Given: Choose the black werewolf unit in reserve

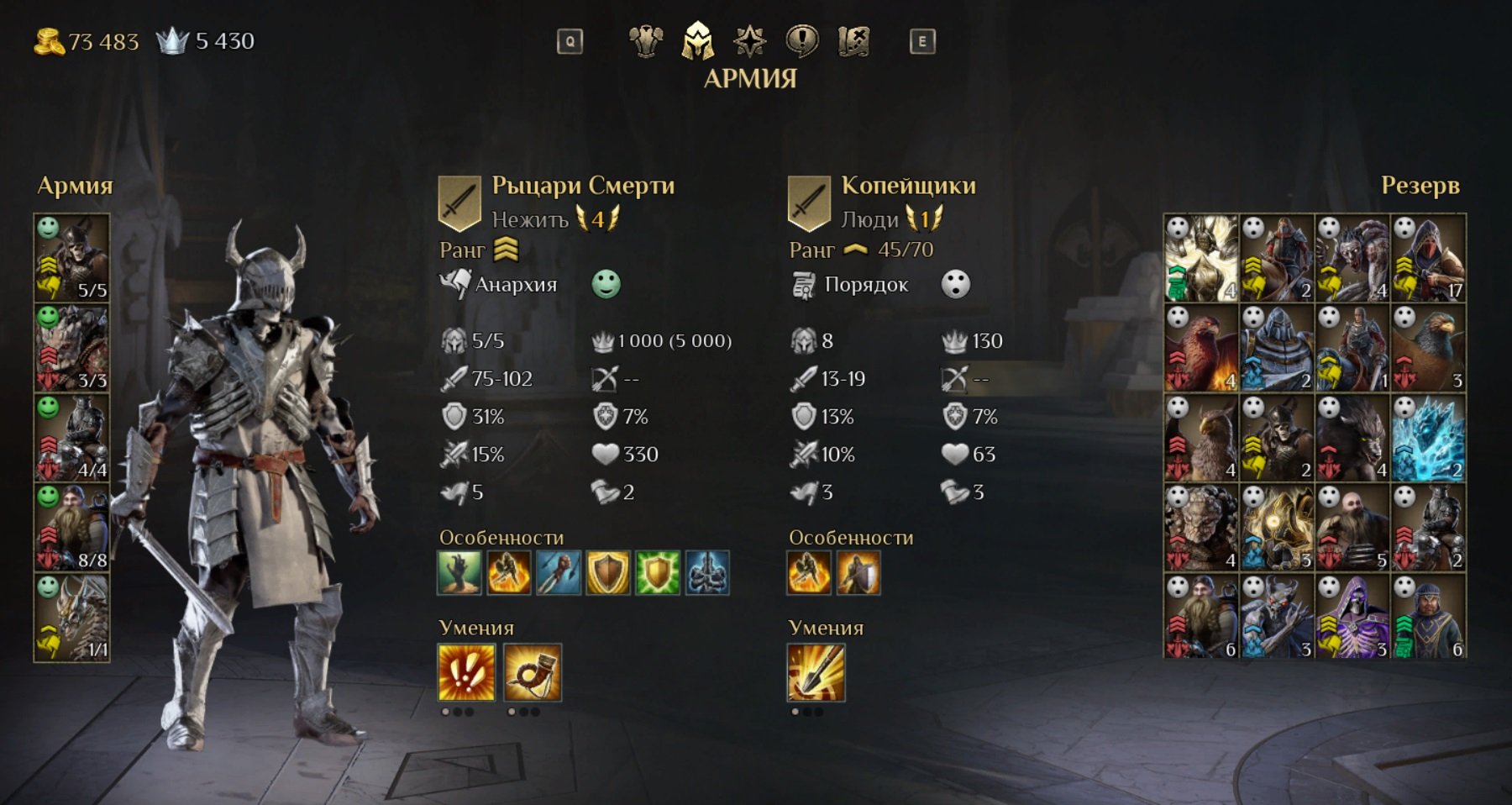Looking at the screenshot, I should pos(1352,438).
